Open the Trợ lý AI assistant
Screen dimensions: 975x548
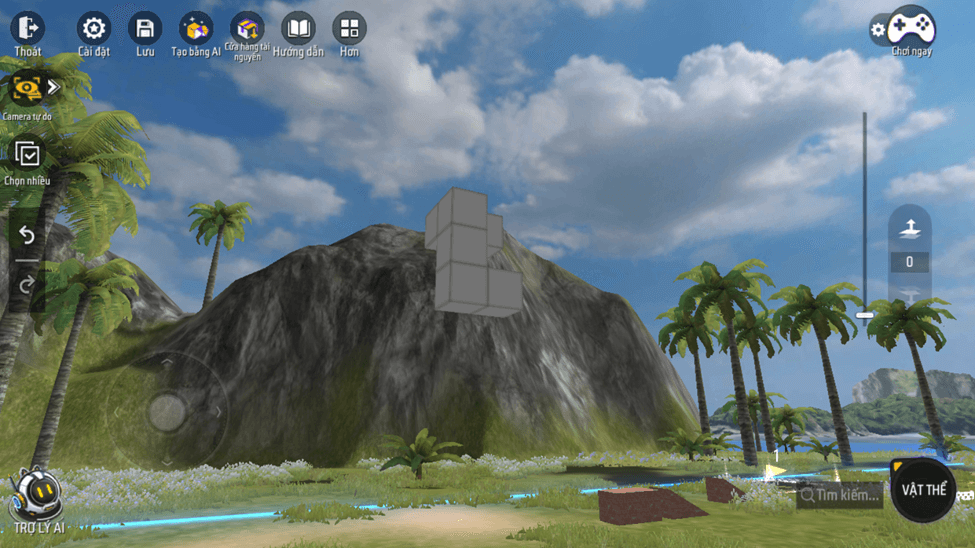click(x=38, y=497)
